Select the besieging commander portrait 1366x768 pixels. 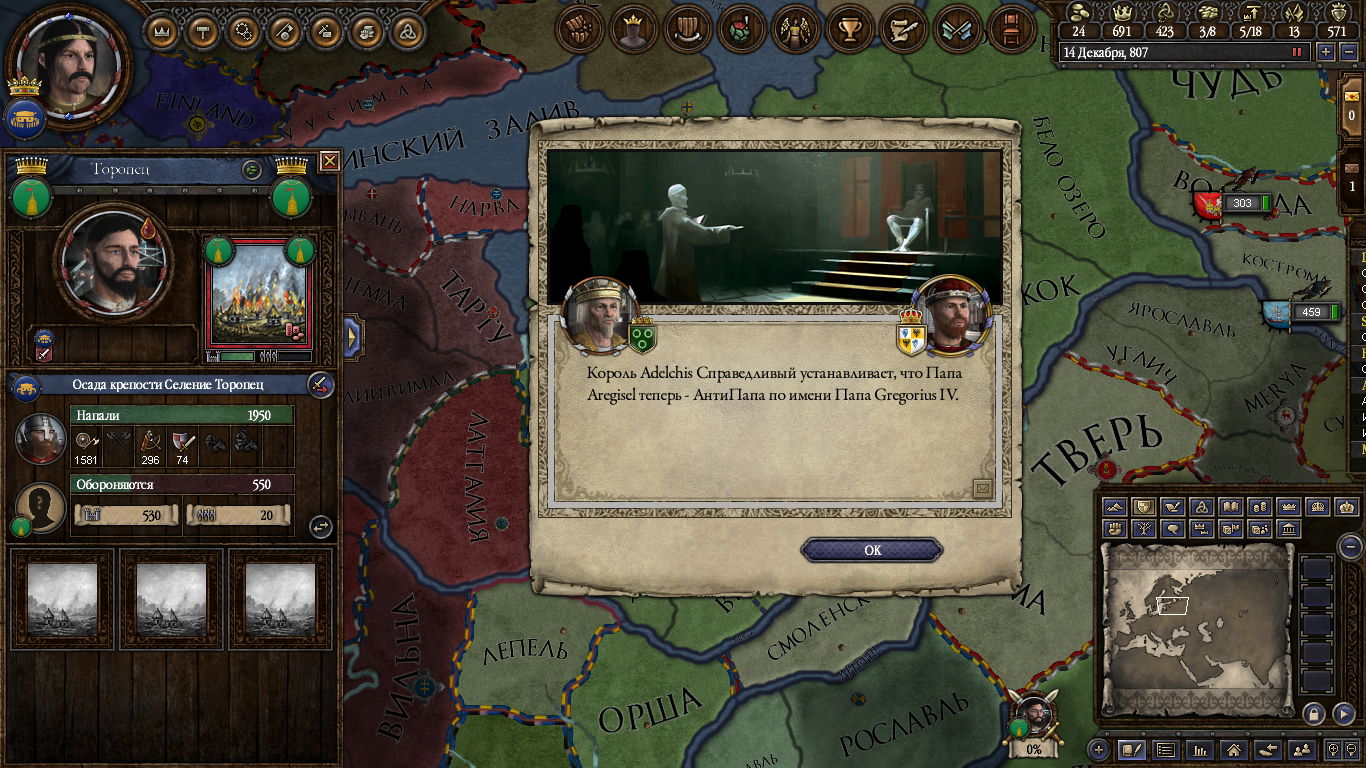click(41, 439)
